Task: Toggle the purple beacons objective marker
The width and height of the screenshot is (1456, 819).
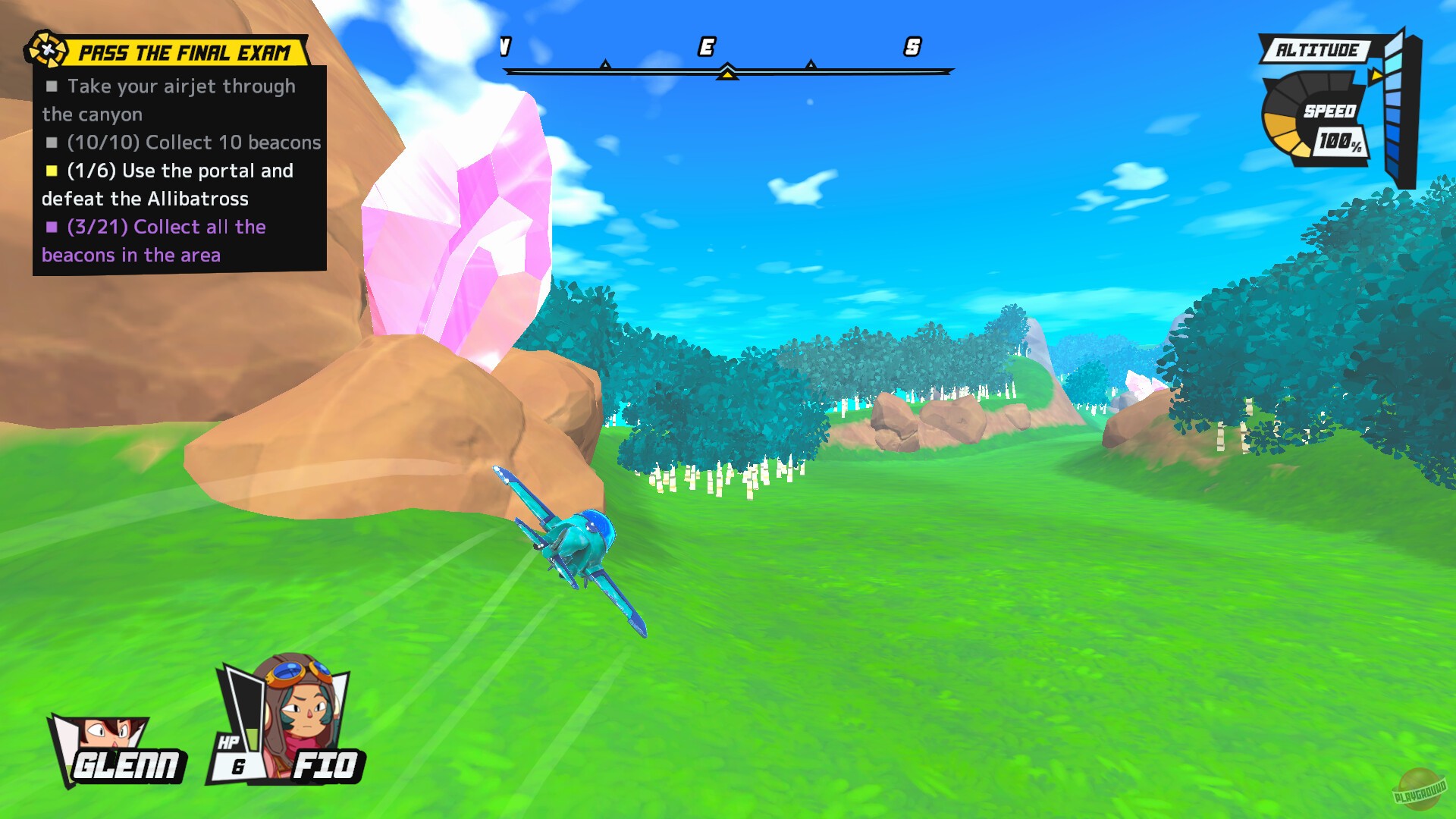Action: 51,227
